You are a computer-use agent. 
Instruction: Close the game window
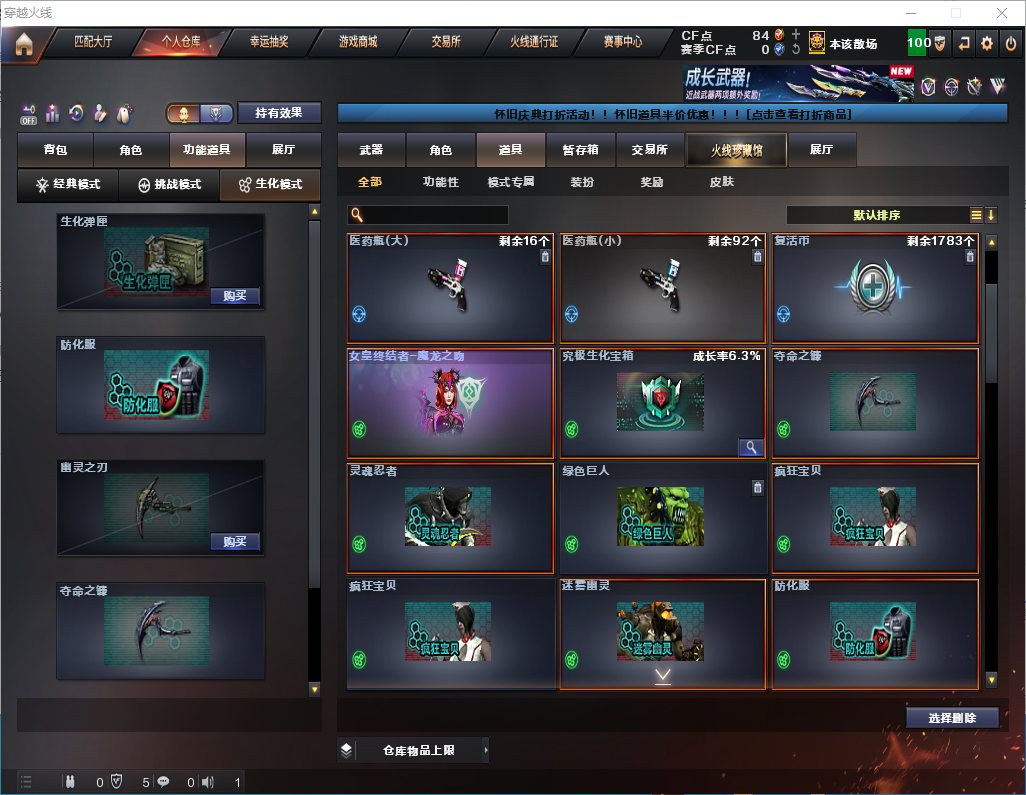coord(1002,13)
